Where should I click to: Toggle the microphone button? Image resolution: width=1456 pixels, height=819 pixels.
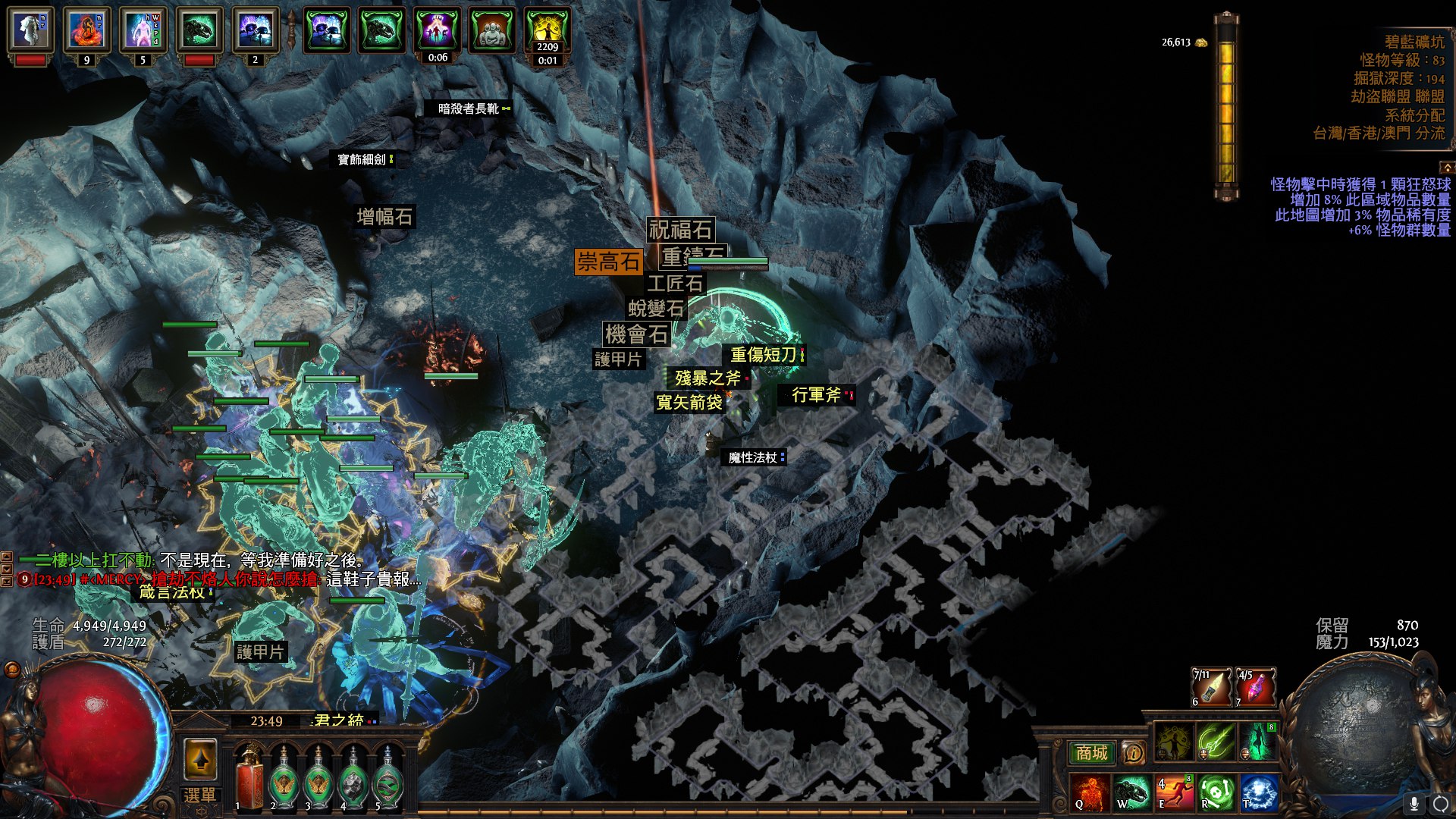tap(1414, 803)
